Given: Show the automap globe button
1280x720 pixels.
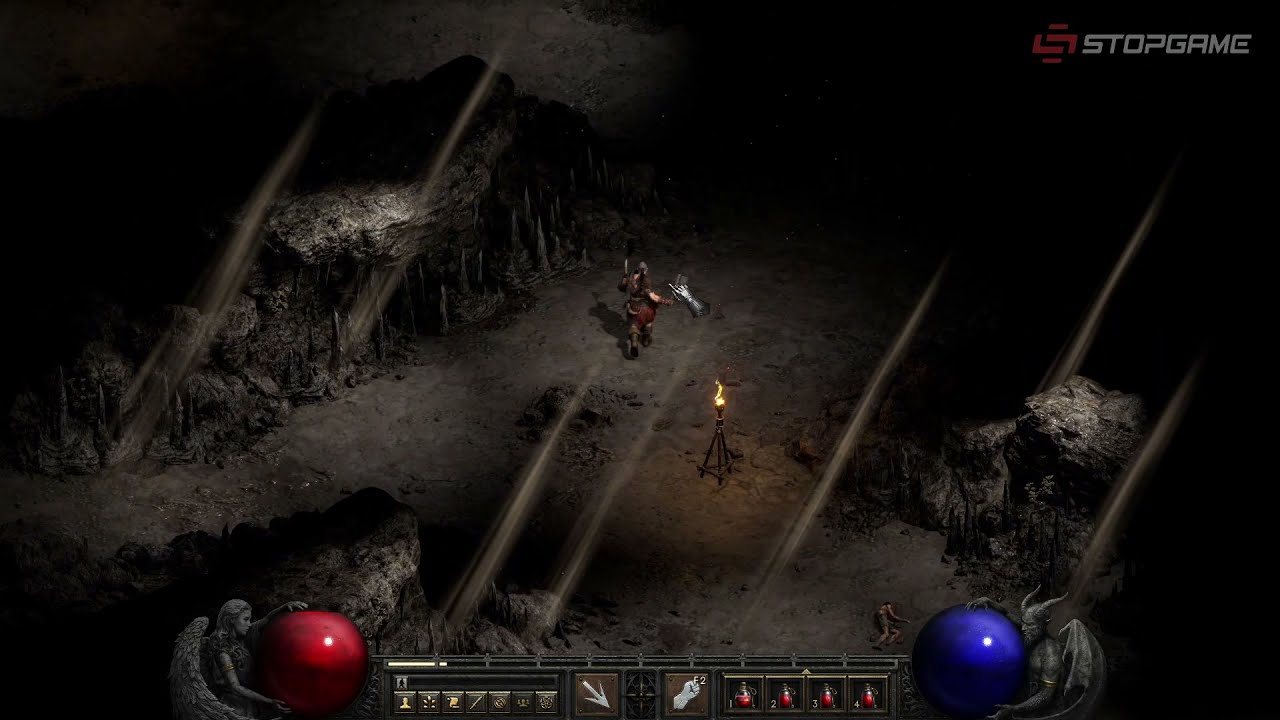Looking at the screenshot, I should pos(499,702).
